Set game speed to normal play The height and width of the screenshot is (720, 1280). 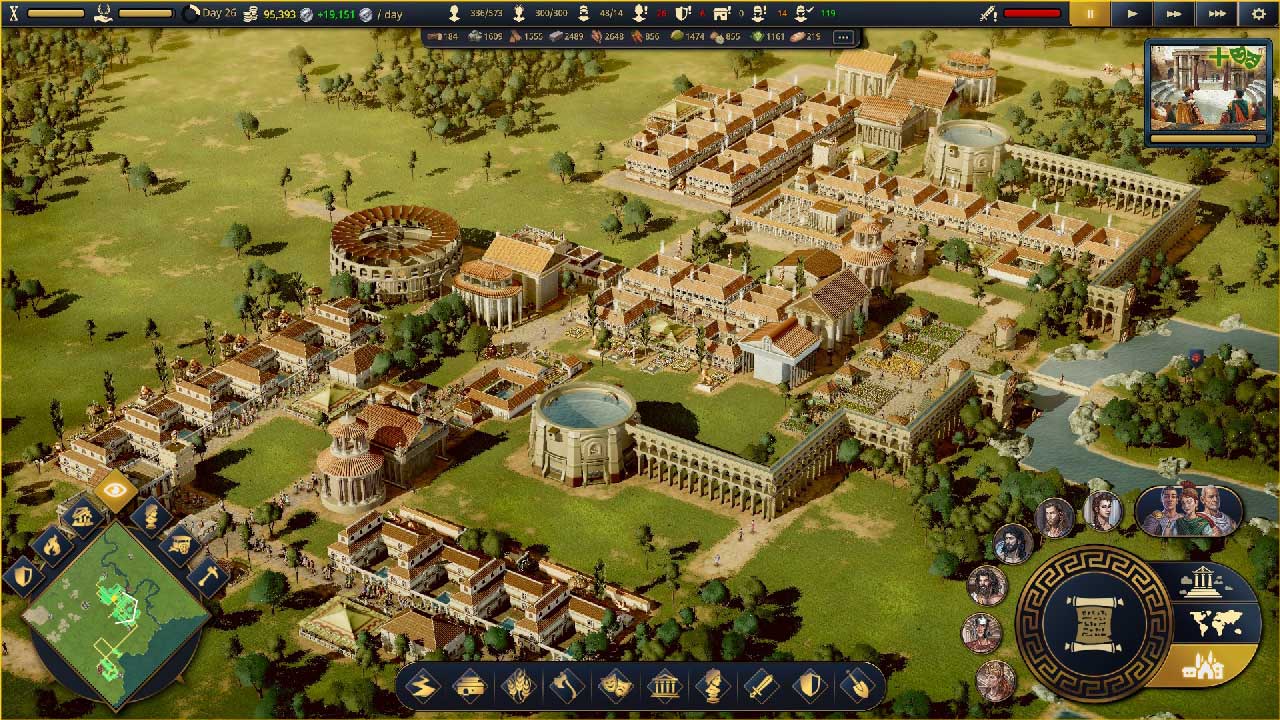coord(1132,14)
